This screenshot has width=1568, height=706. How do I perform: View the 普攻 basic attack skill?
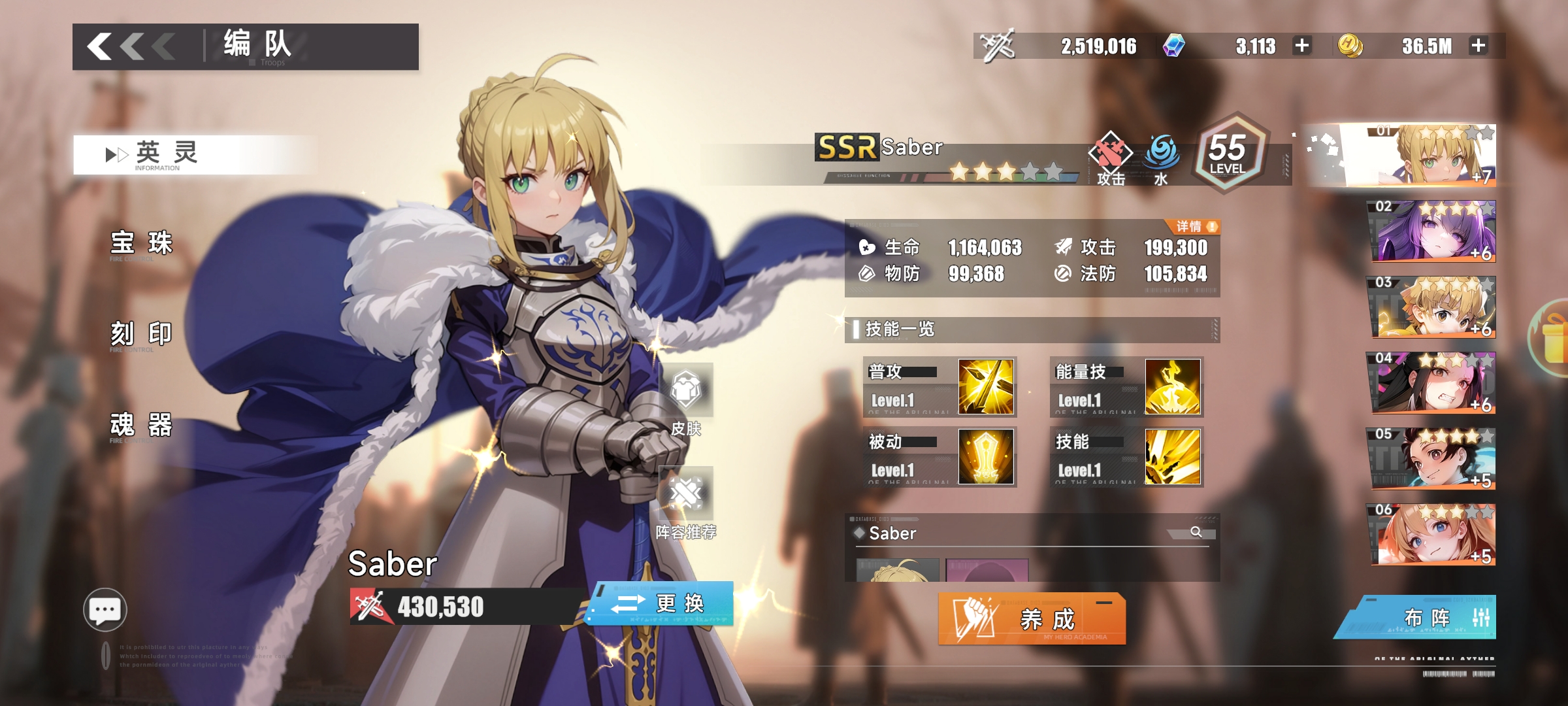(986, 387)
